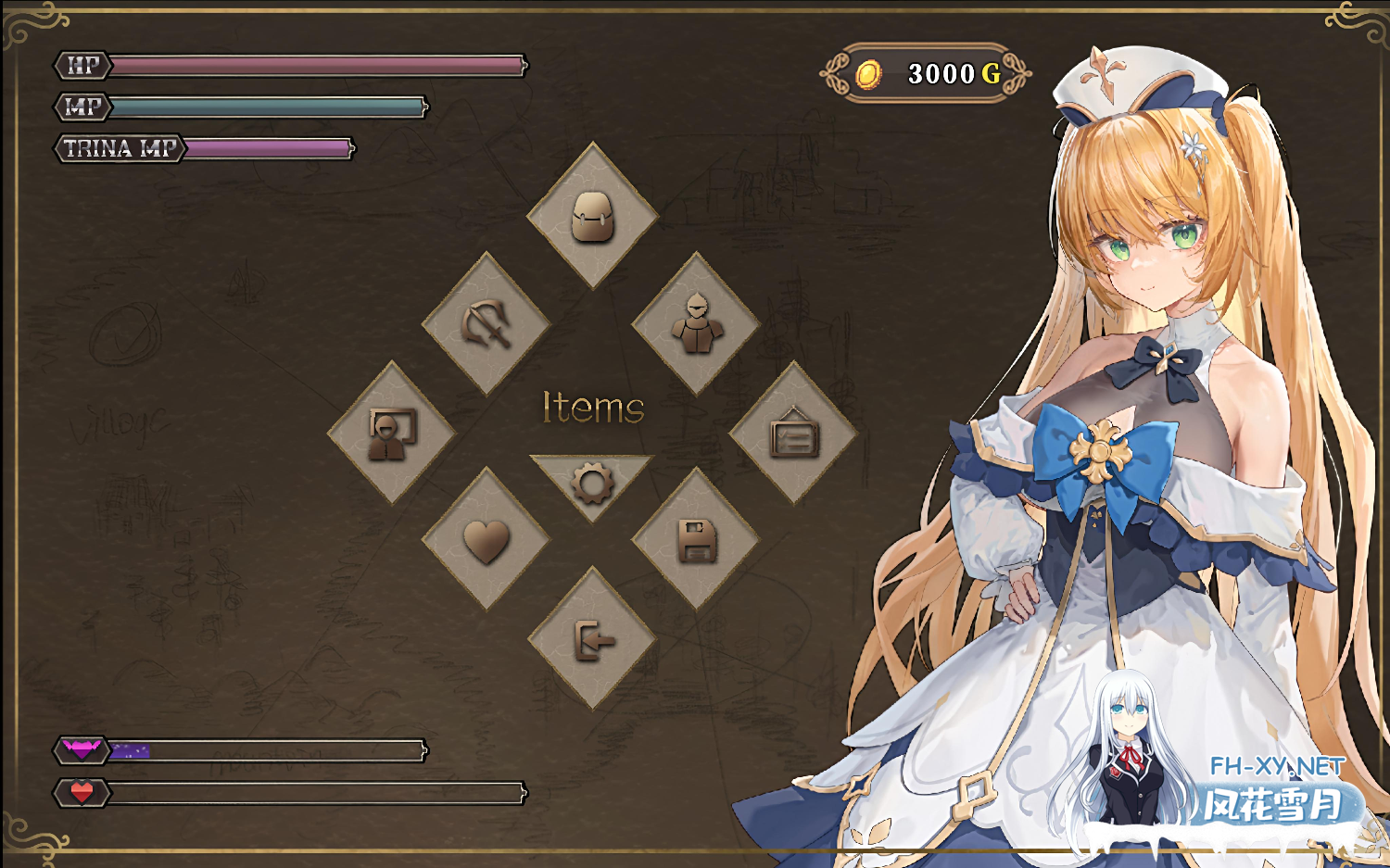Select the heart diamond tile
This screenshot has height=868, width=1390.
486,540
